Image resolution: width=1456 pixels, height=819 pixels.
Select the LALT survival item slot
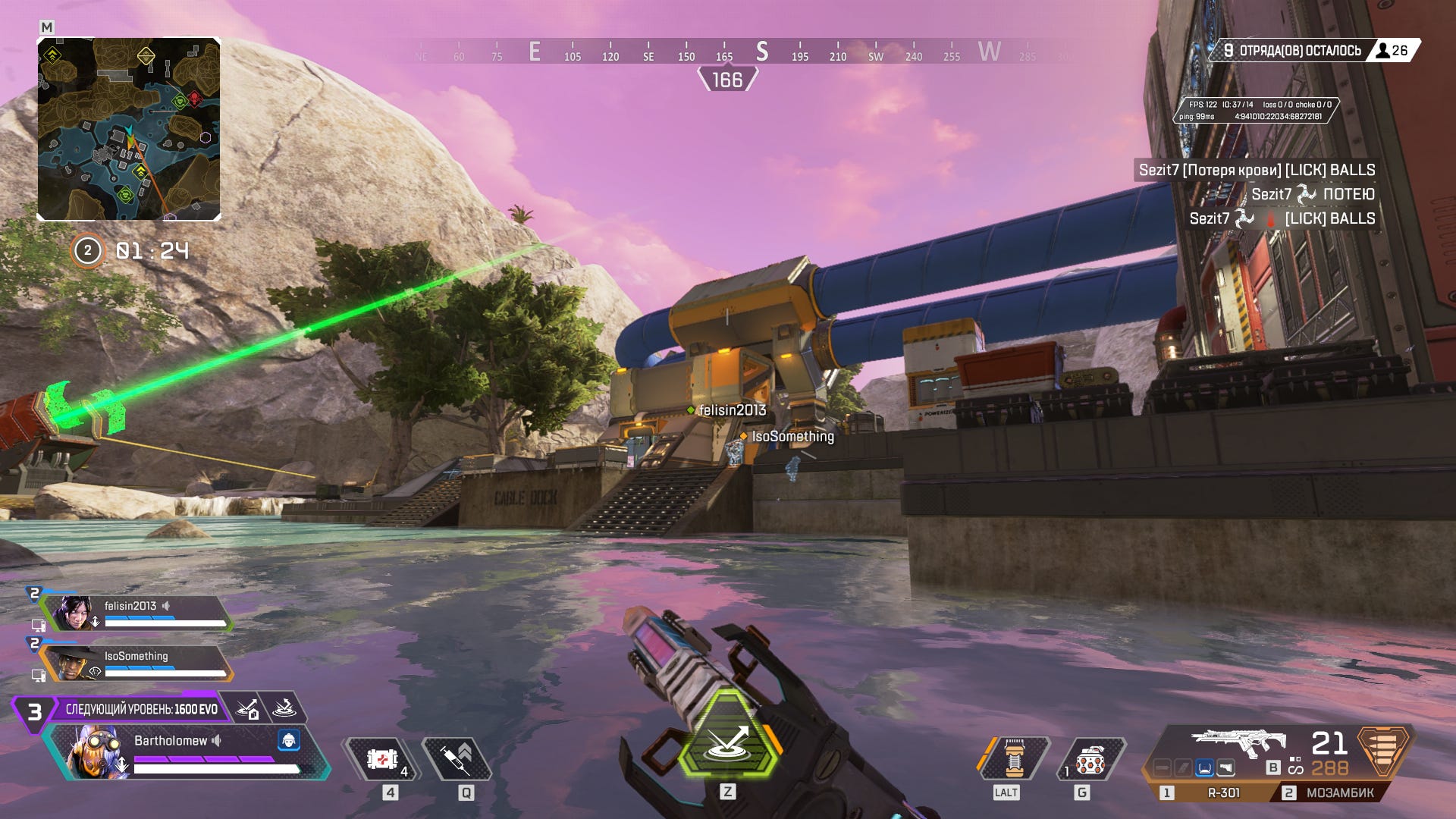1014,758
